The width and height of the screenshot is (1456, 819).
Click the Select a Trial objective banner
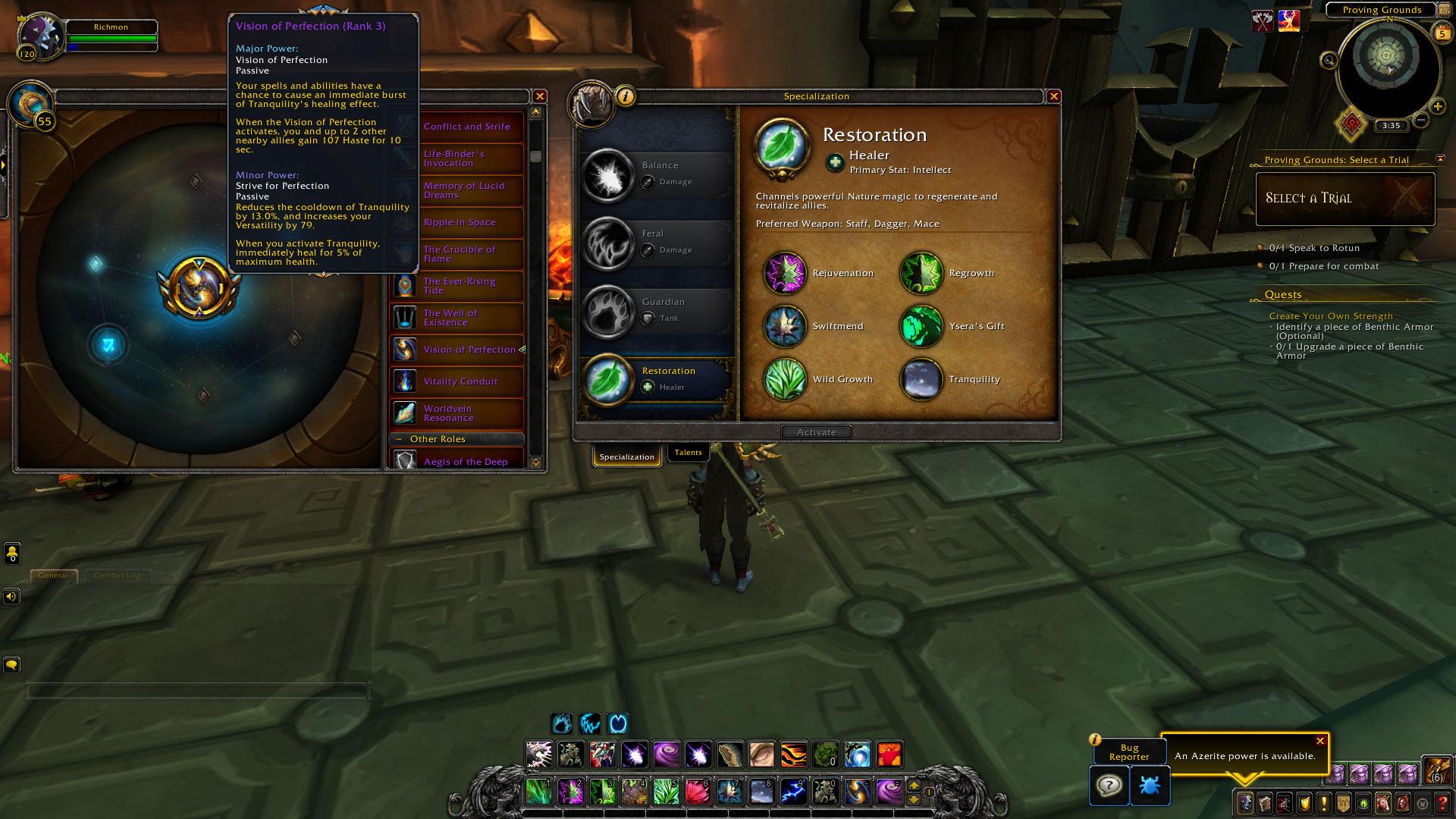pyautogui.click(x=1345, y=199)
